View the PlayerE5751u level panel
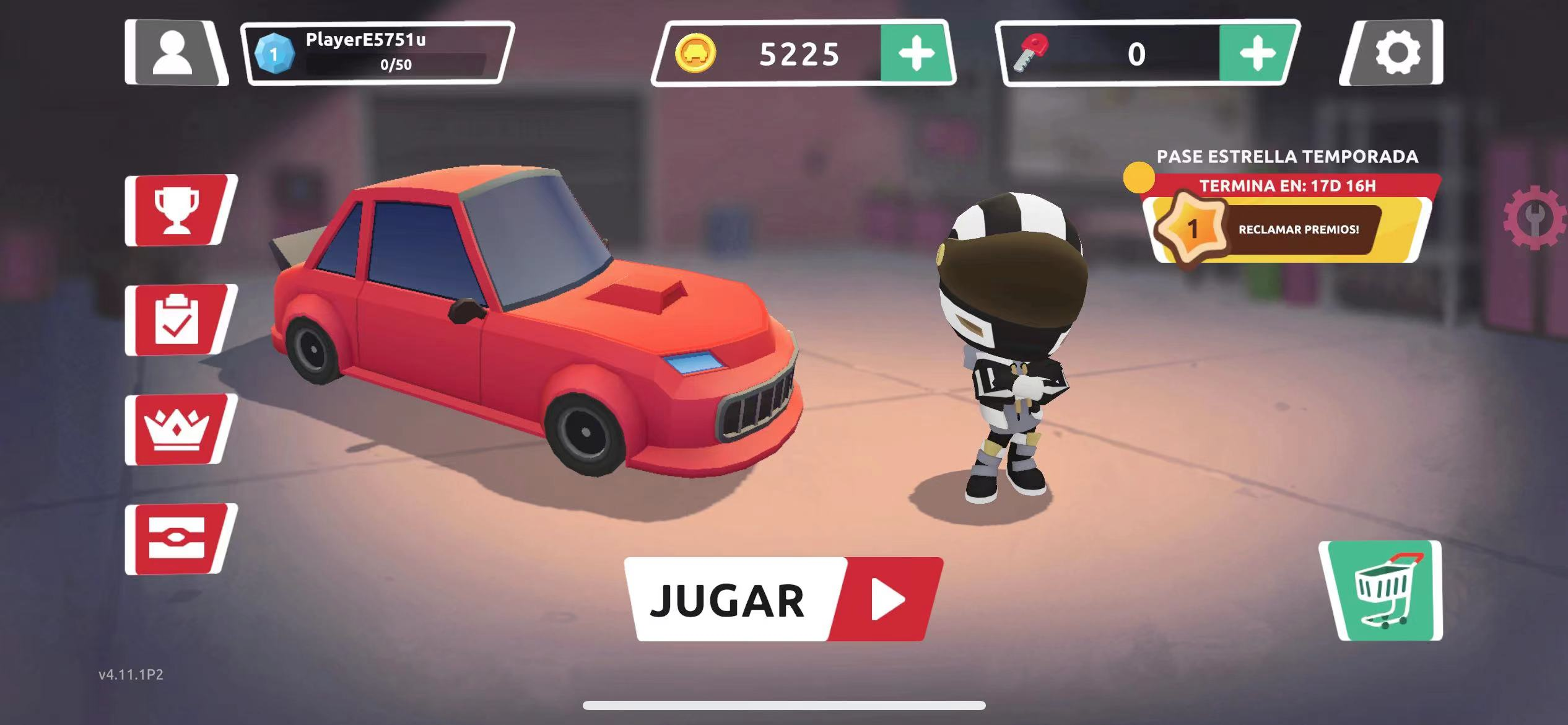1568x725 pixels. (x=378, y=53)
